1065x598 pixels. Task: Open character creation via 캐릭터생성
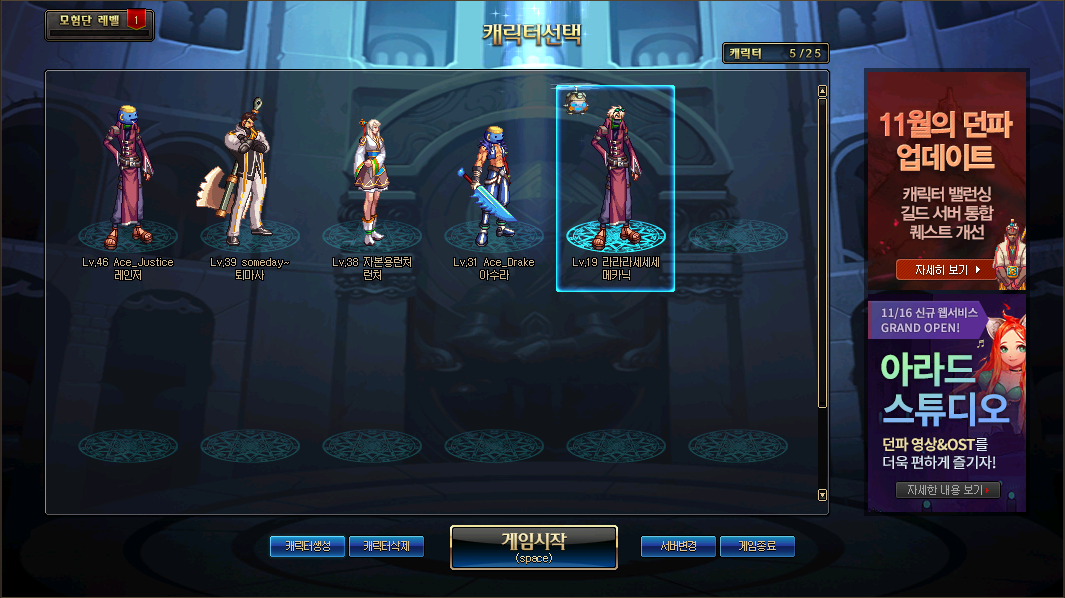click(307, 546)
